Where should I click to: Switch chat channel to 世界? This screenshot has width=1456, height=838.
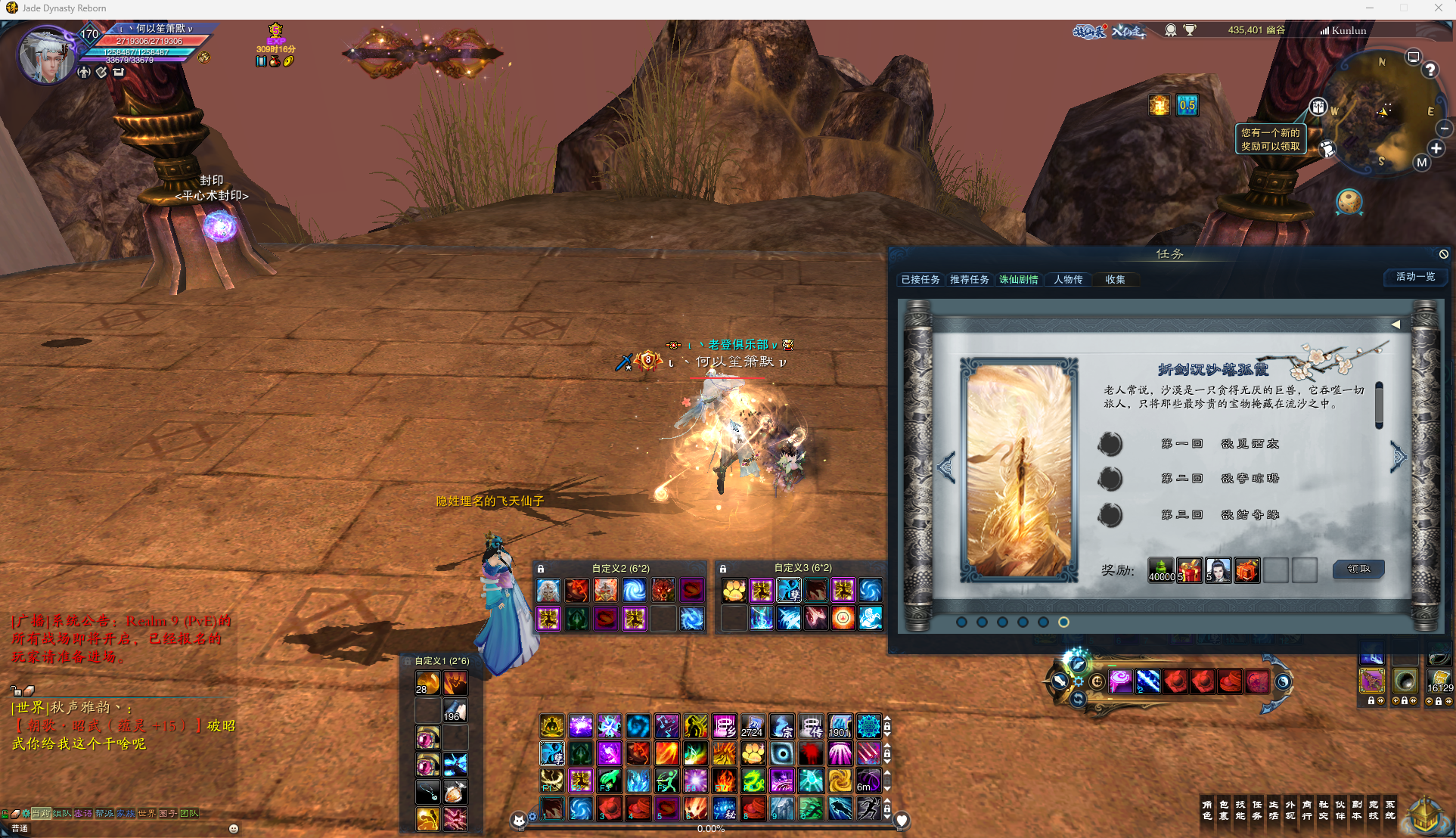click(x=146, y=814)
